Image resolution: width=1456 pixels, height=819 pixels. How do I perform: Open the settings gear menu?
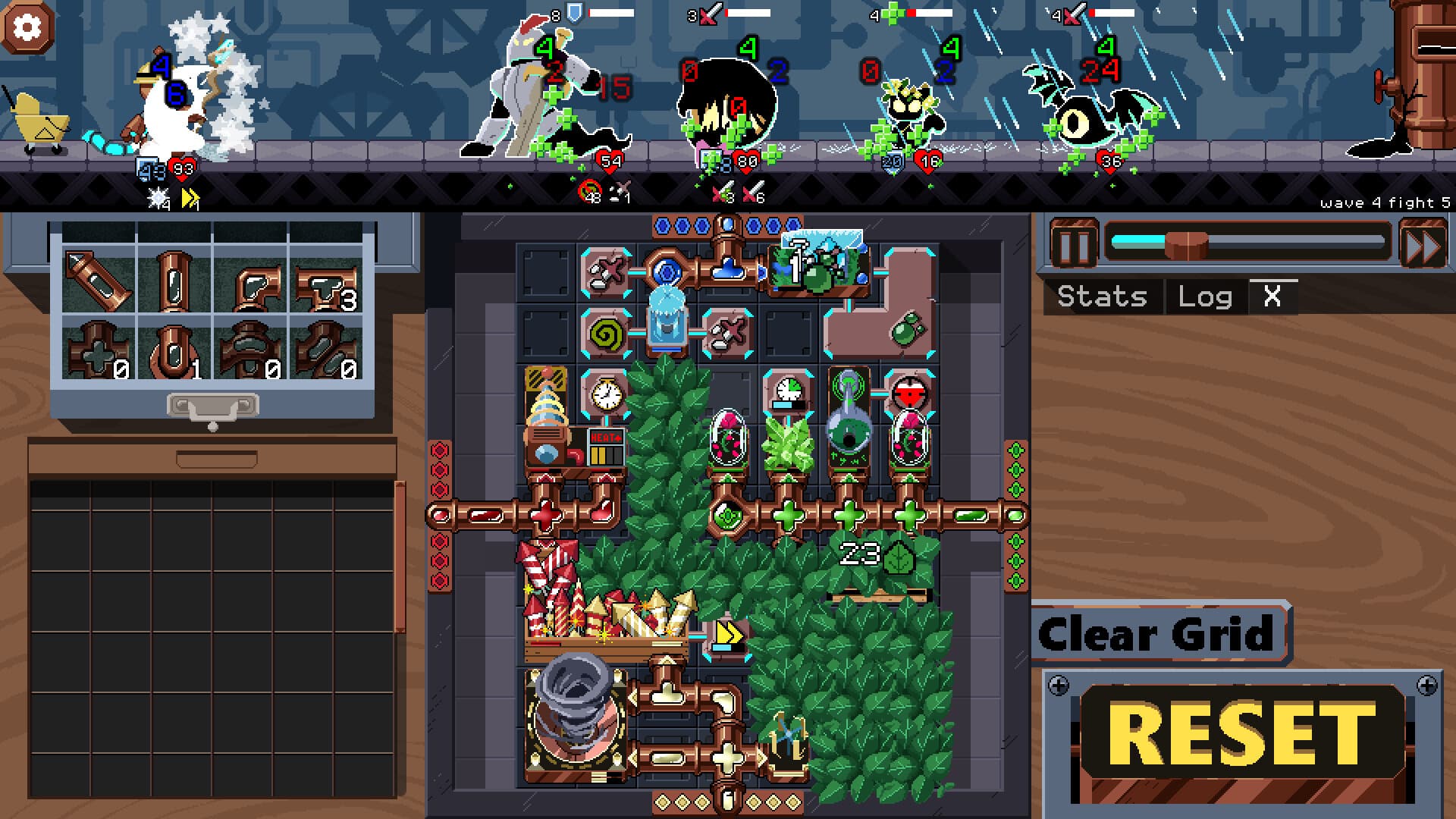tap(28, 28)
